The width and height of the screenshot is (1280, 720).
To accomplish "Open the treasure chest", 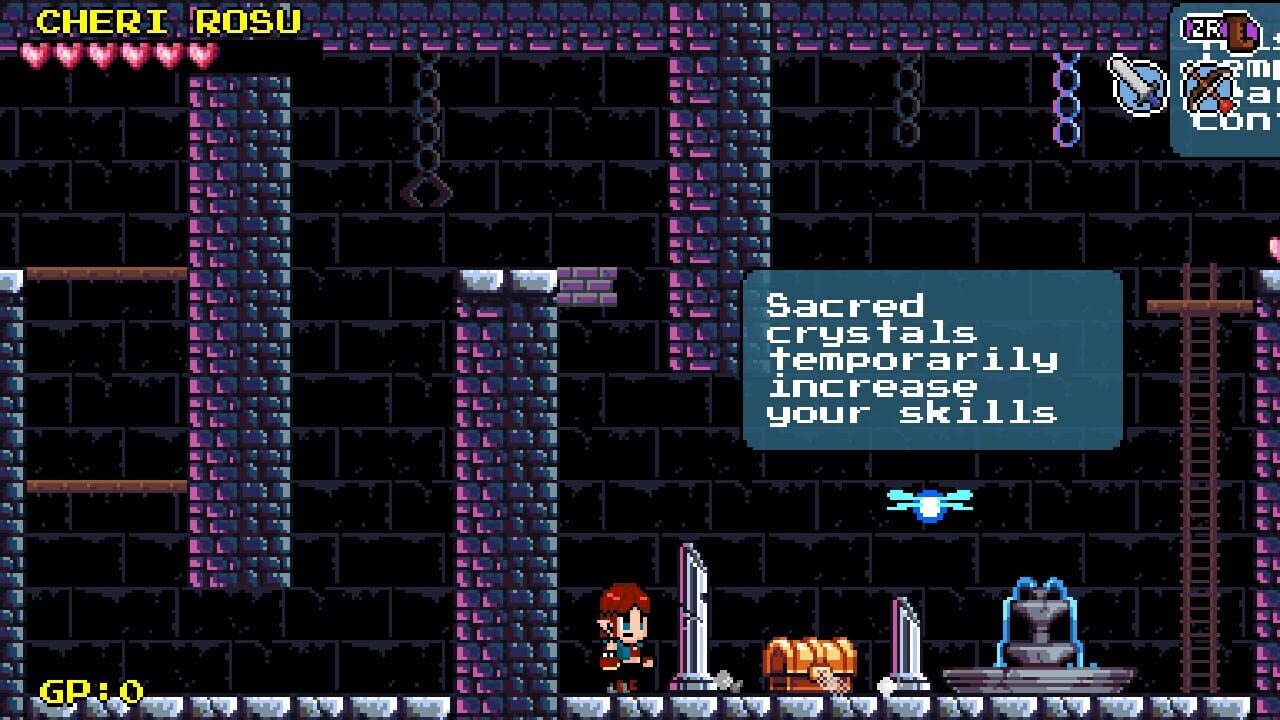I will pyautogui.click(x=812, y=665).
